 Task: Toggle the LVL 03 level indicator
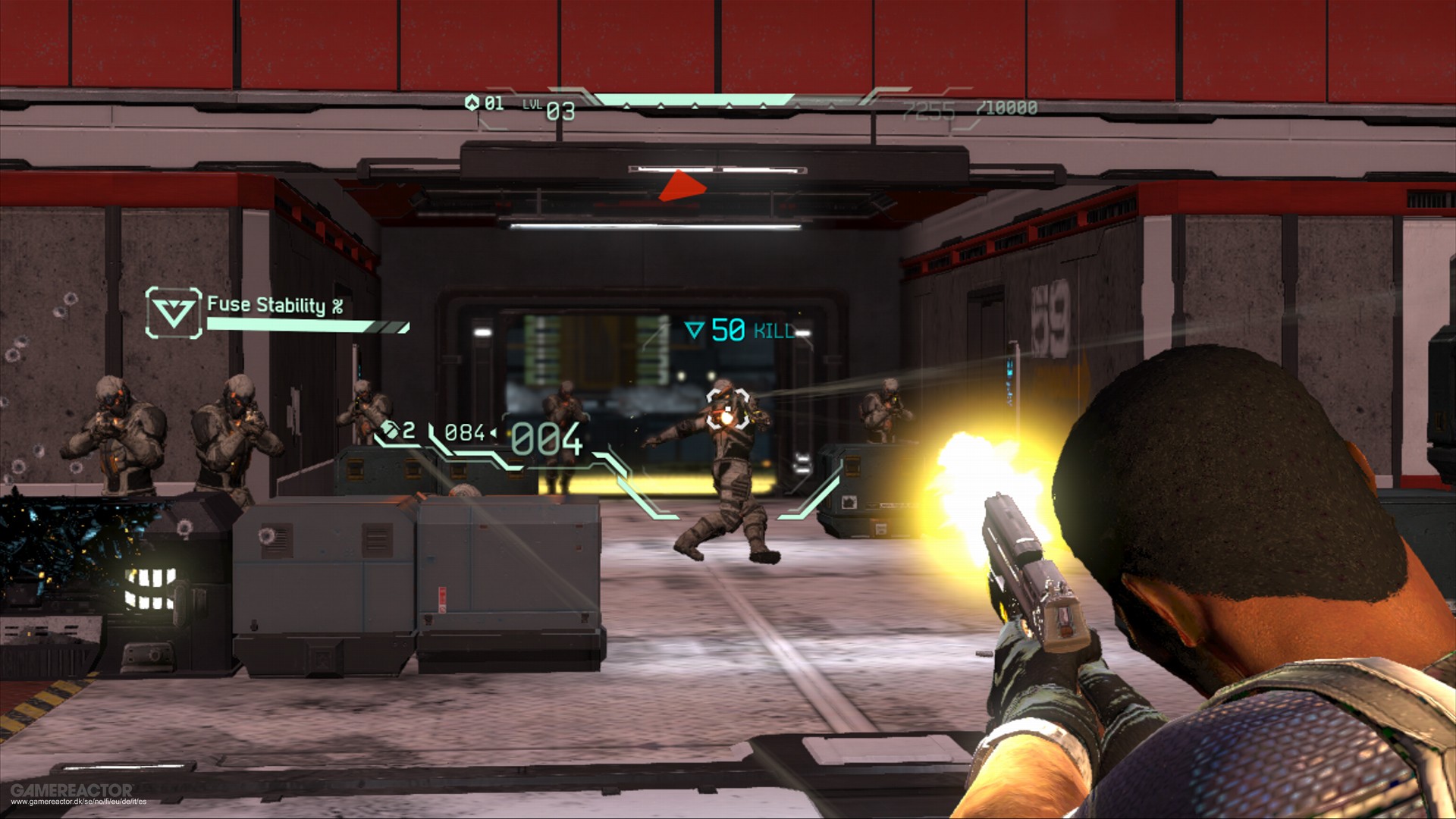pos(548,108)
